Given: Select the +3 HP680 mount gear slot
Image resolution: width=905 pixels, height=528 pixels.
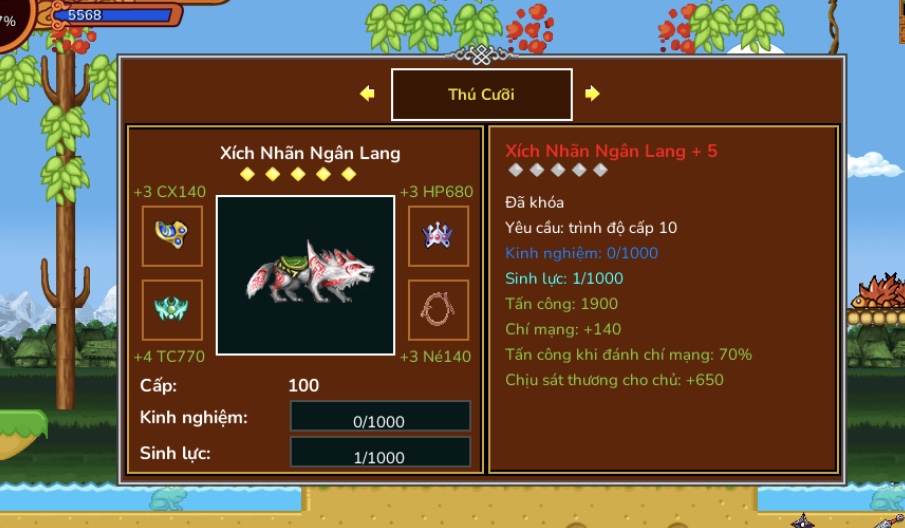Looking at the screenshot, I should [x=438, y=236].
